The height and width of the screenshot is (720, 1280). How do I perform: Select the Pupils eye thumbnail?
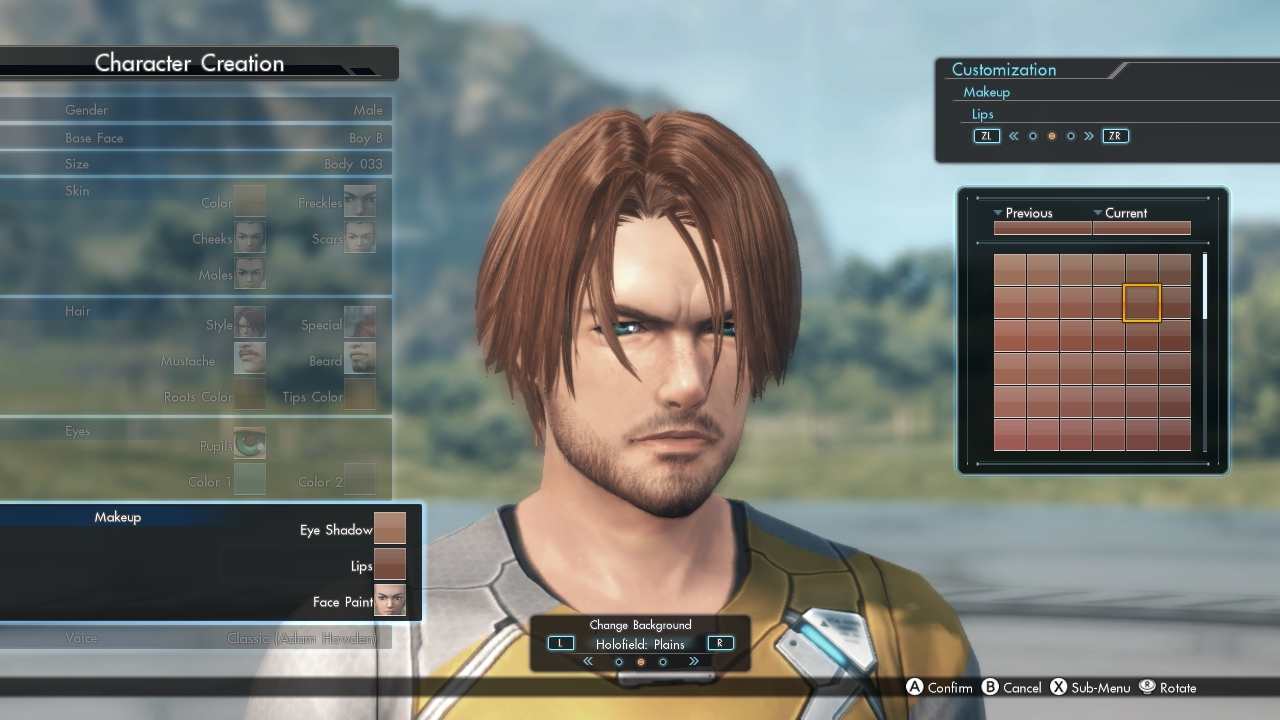249,443
